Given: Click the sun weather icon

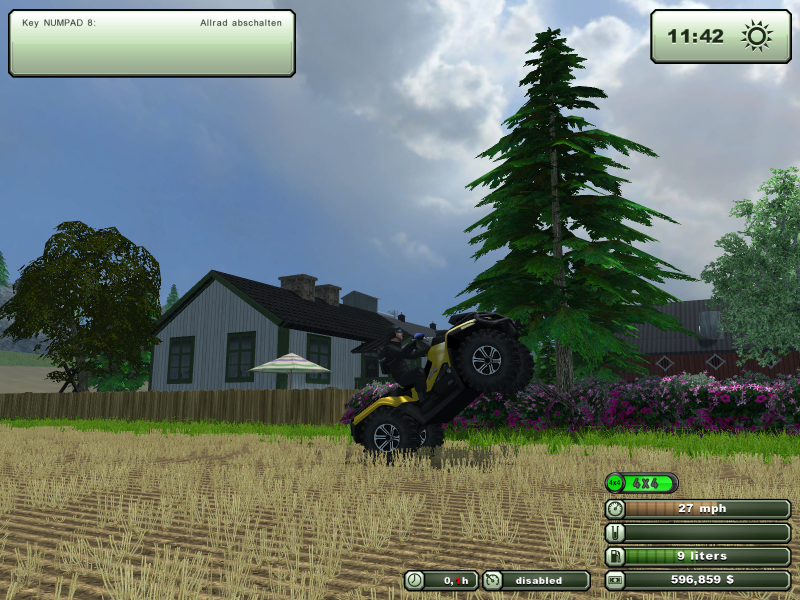Looking at the screenshot, I should tap(756, 37).
